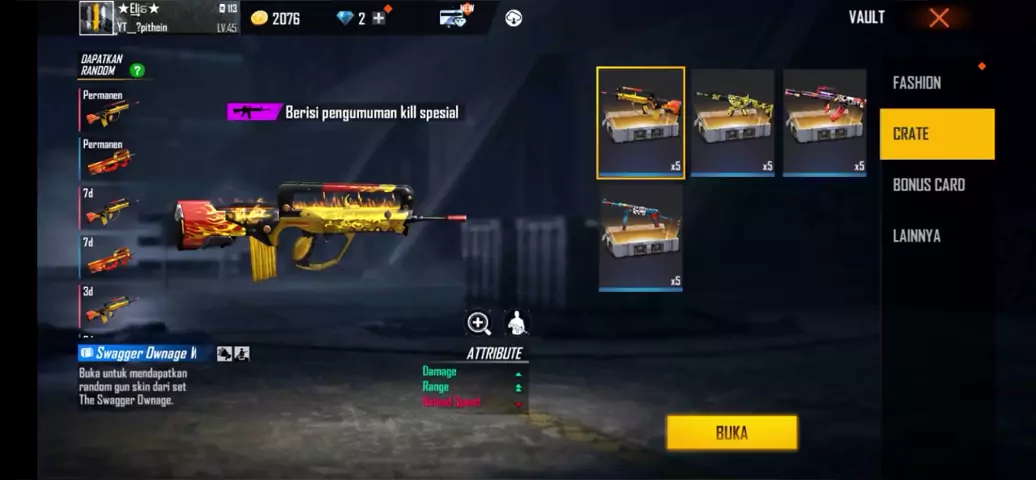The image size is (1036, 480).
Task: Open the Bonus Card tab
Action: pyautogui.click(x=929, y=185)
